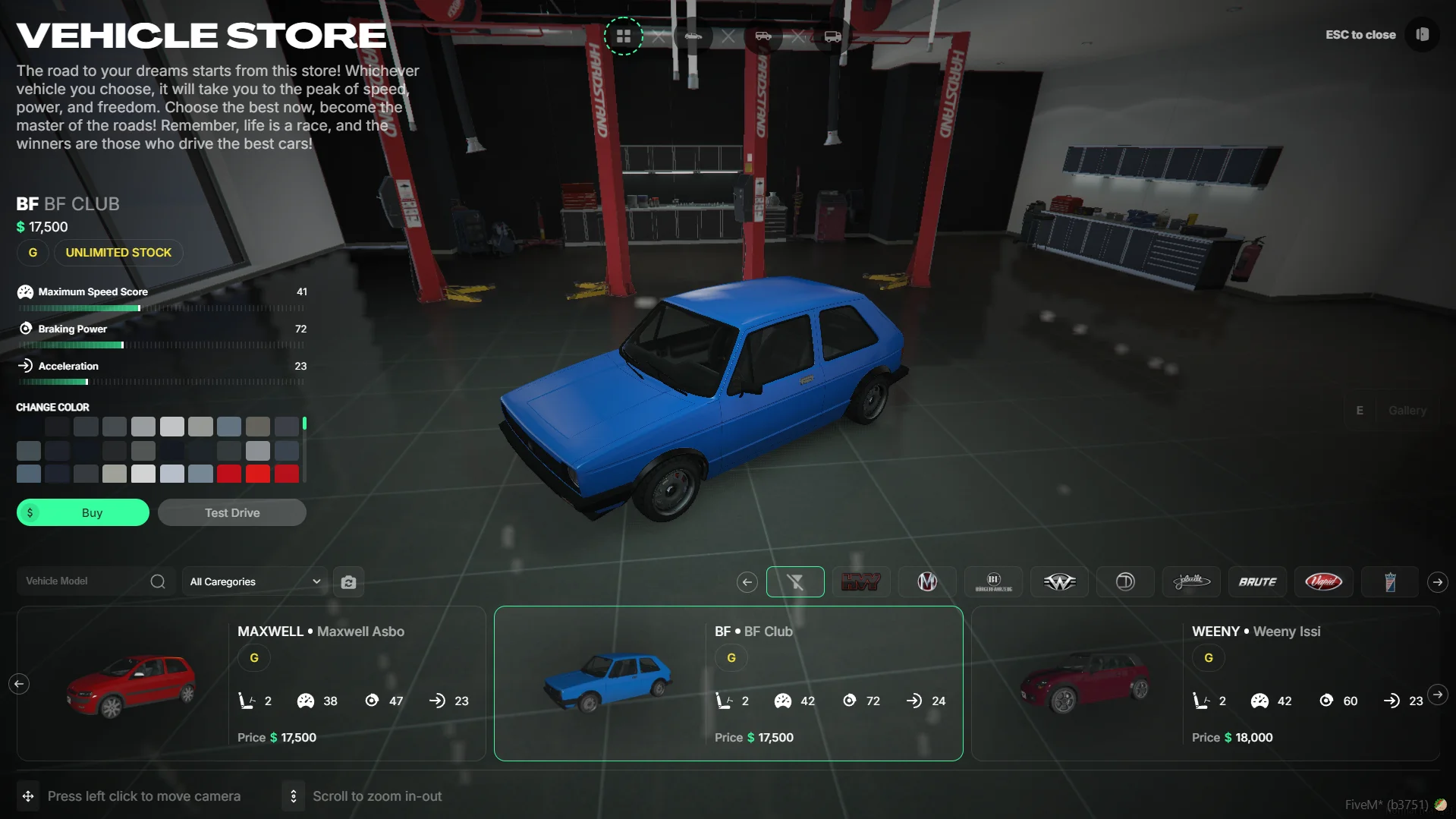Filter by the HVY brand
The width and height of the screenshot is (1456, 819).
pyautogui.click(x=861, y=582)
